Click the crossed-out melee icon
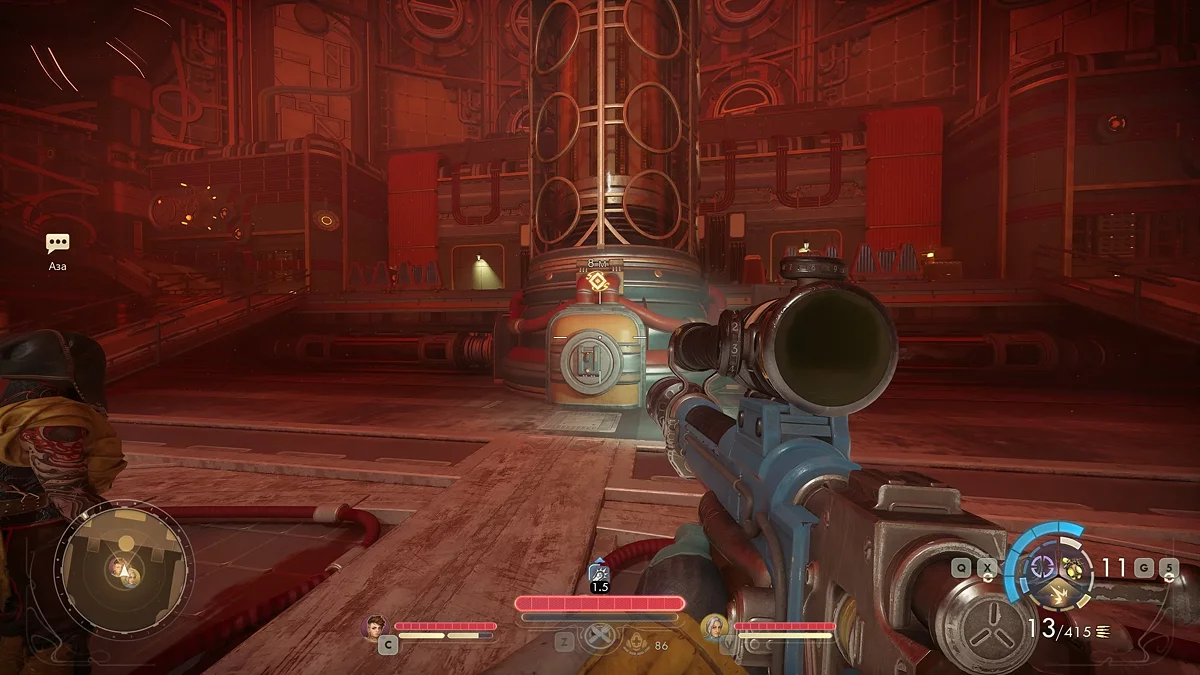The image size is (1200, 675). (599, 639)
